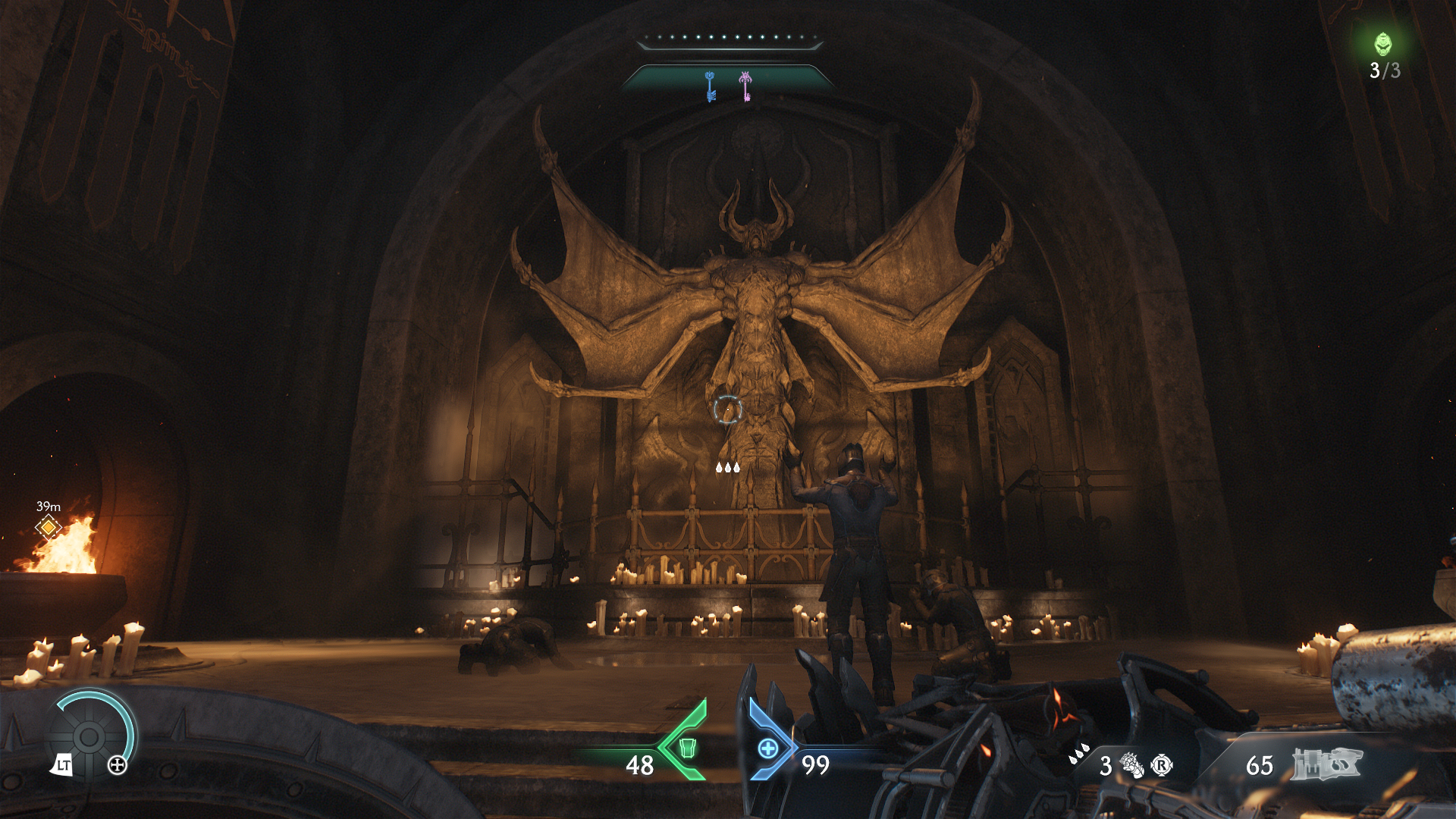The width and height of the screenshot is (1456, 819).
Task: Click the green armor icon
Action: 687,748
